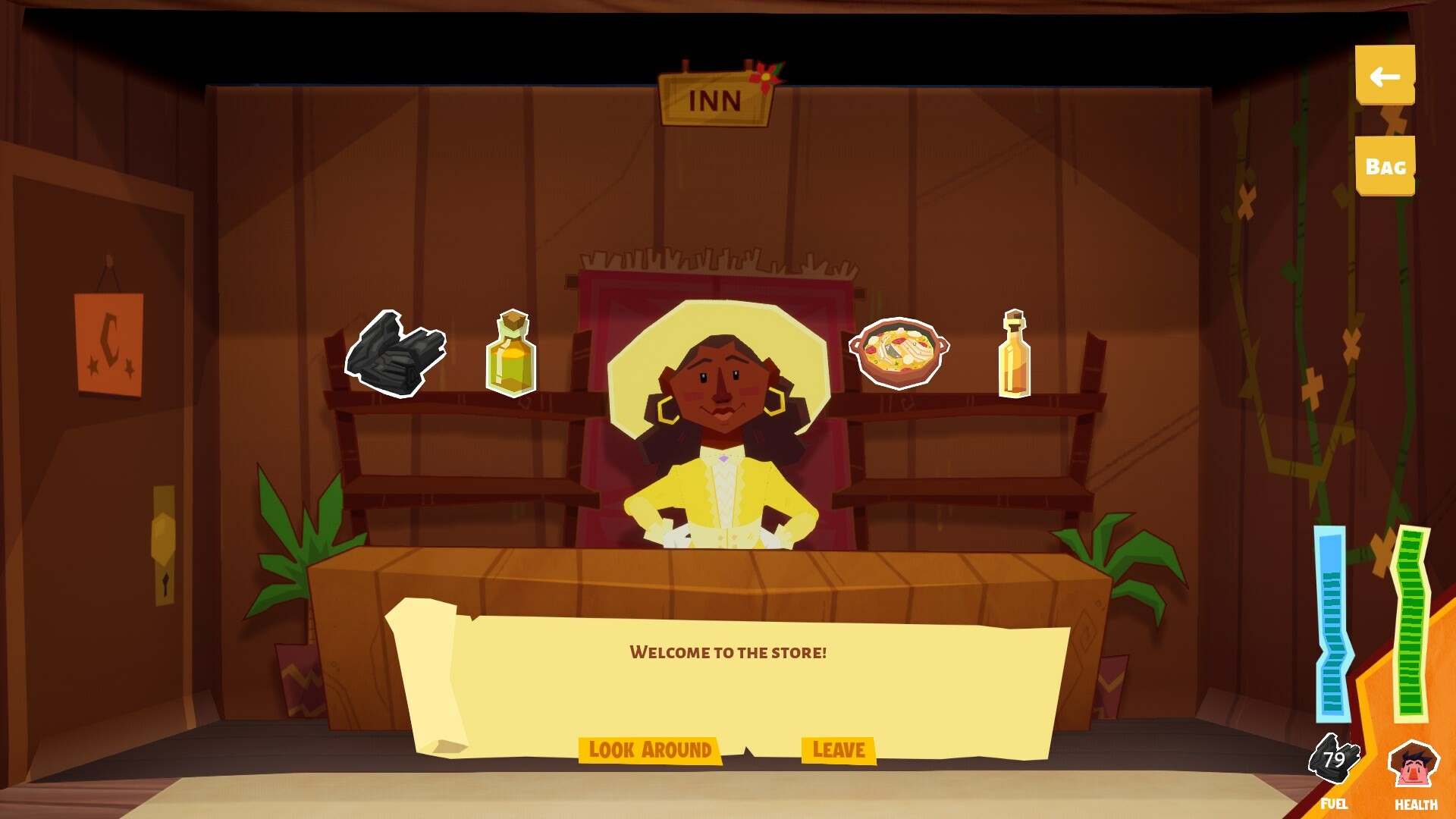
Task: Select the bowl of soup item
Action: [x=899, y=353]
